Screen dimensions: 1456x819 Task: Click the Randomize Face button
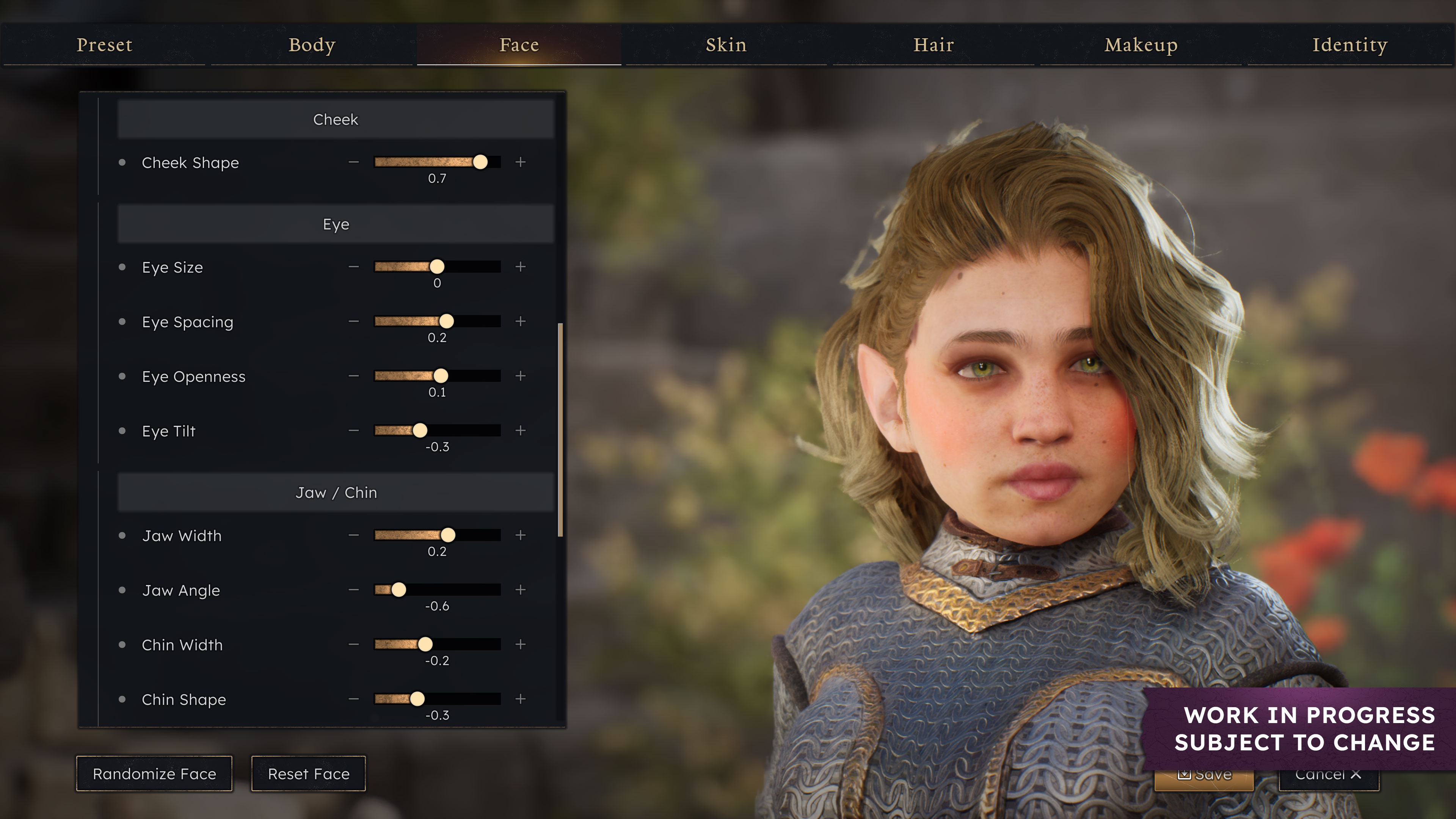pyautogui.click(x=154, y=774)
